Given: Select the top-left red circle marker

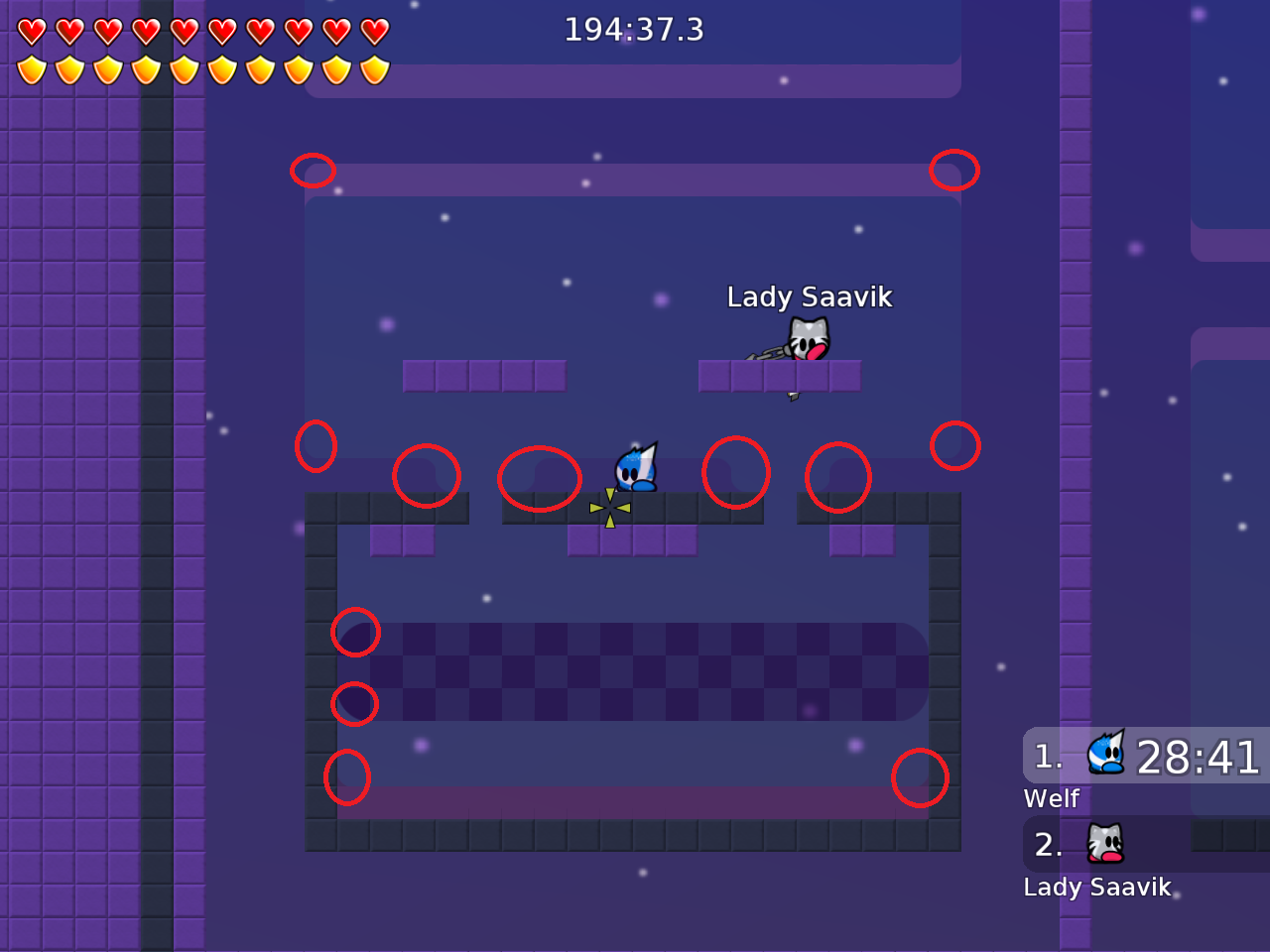Looking at the screenshot, I should click(313, 171).
